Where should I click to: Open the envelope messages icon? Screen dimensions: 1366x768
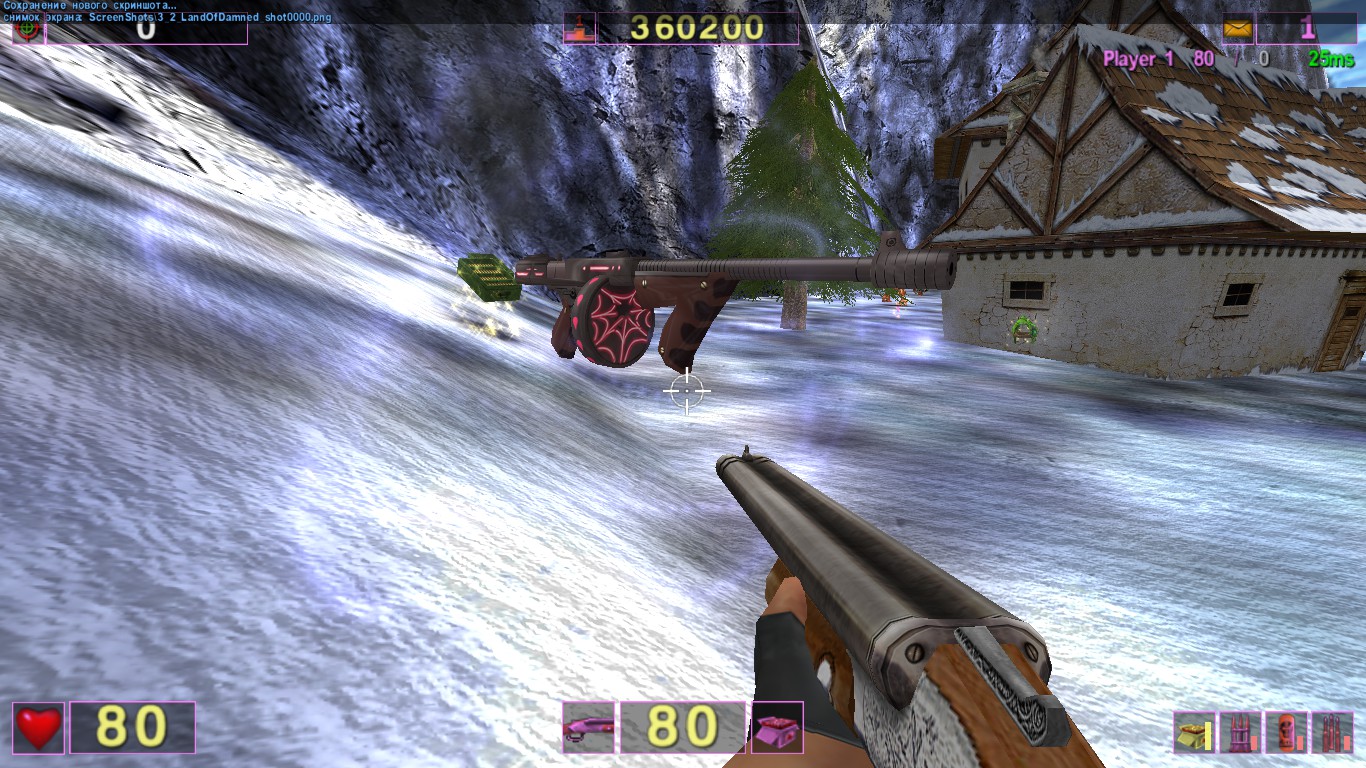[1238, 29]
